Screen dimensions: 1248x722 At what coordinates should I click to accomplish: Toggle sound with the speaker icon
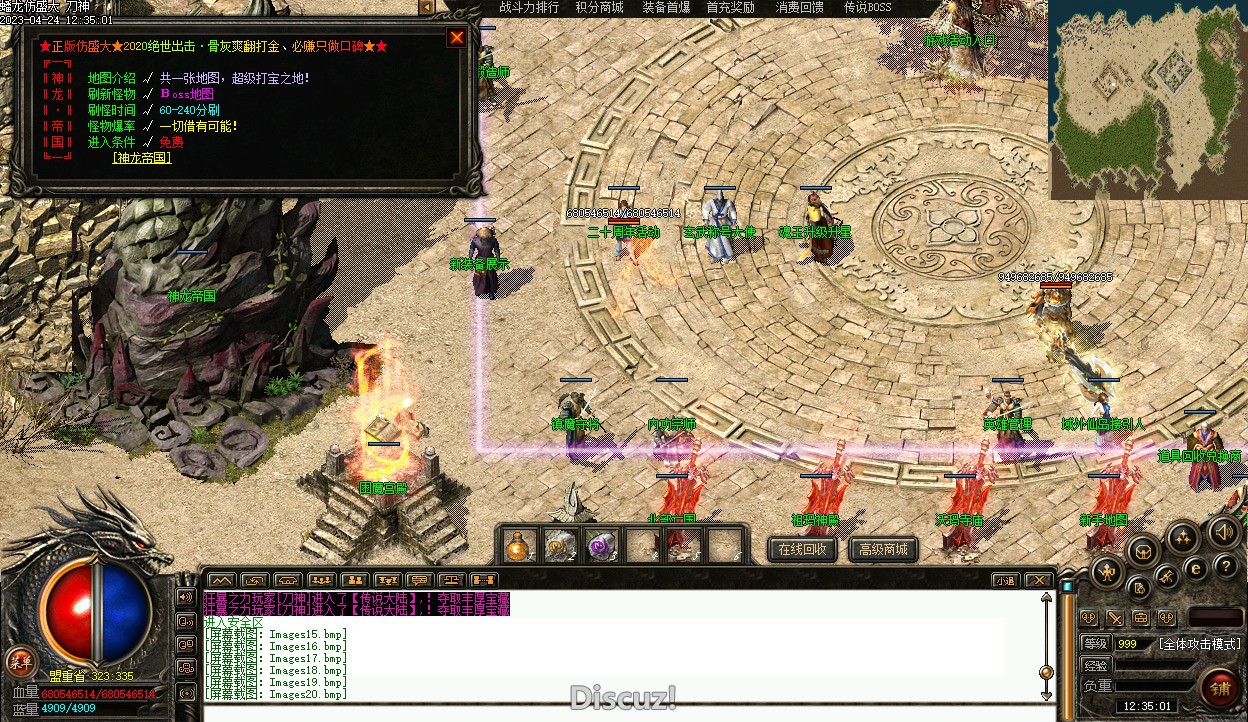coord(1222,532)
